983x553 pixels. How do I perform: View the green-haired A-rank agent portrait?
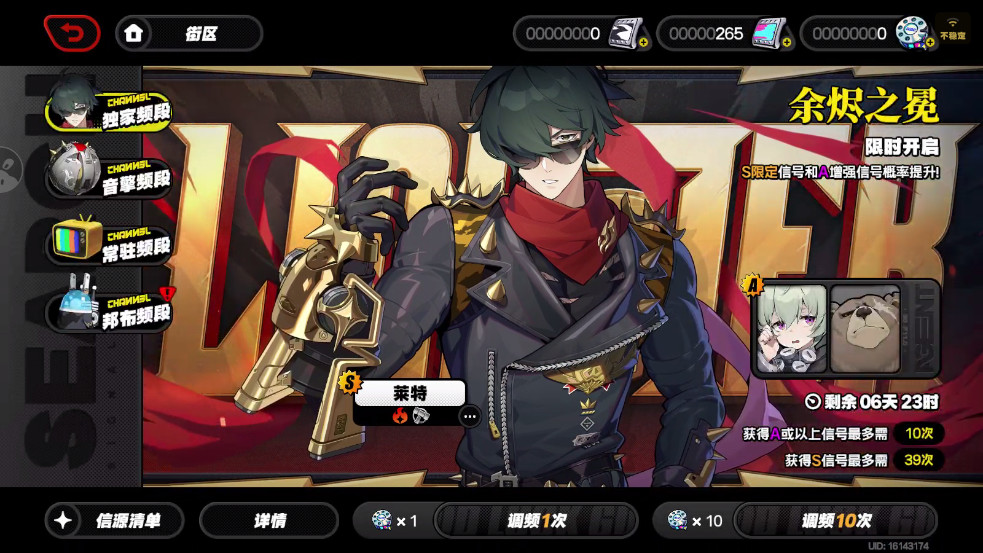(x=791, y=329)
